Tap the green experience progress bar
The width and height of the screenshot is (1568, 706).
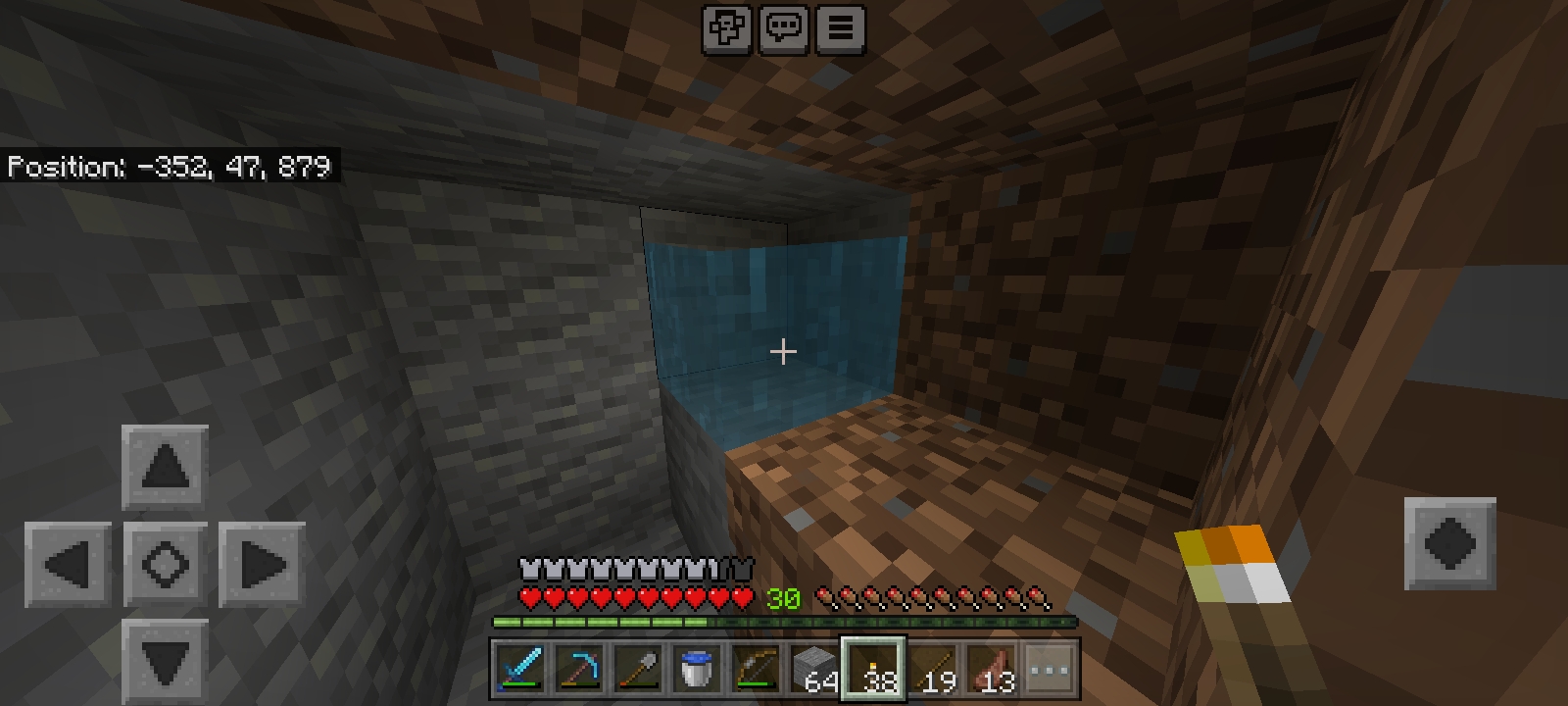(x=784, y=623)
